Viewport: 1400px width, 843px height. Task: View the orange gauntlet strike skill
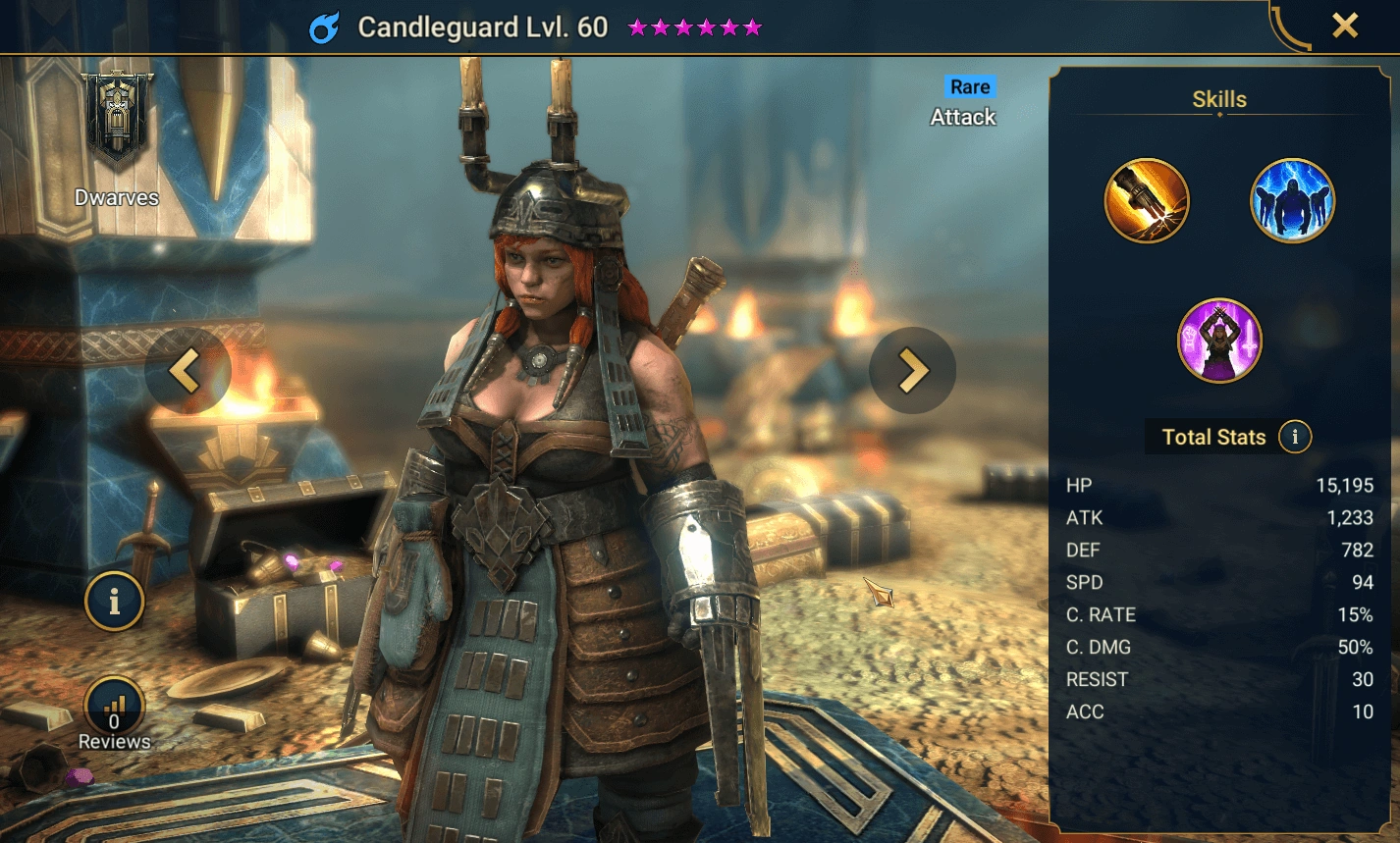click(x=1147, y=201)
